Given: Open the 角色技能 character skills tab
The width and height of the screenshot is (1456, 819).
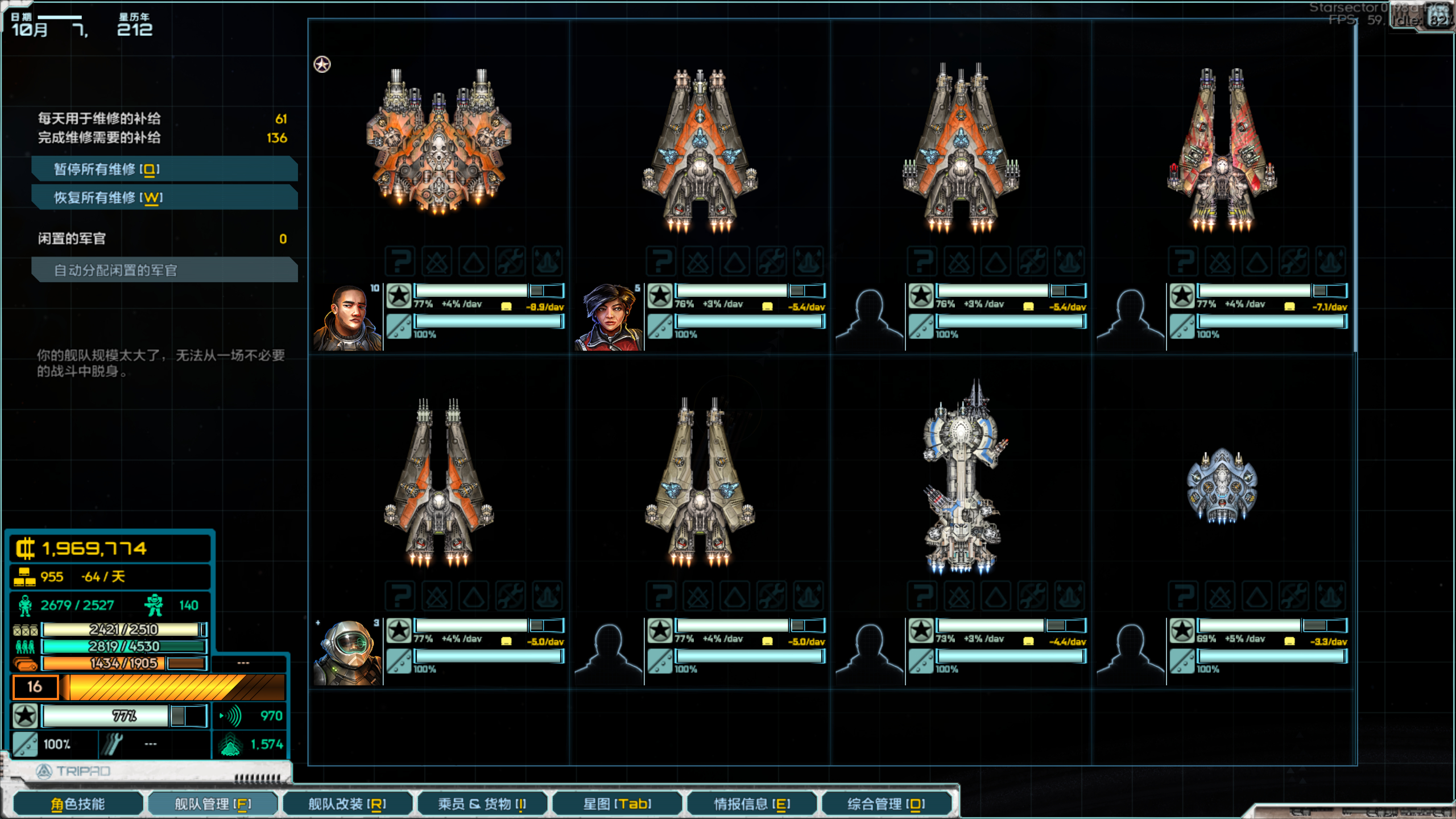Looking at the screenshot, I should click(x=78, y=804).
